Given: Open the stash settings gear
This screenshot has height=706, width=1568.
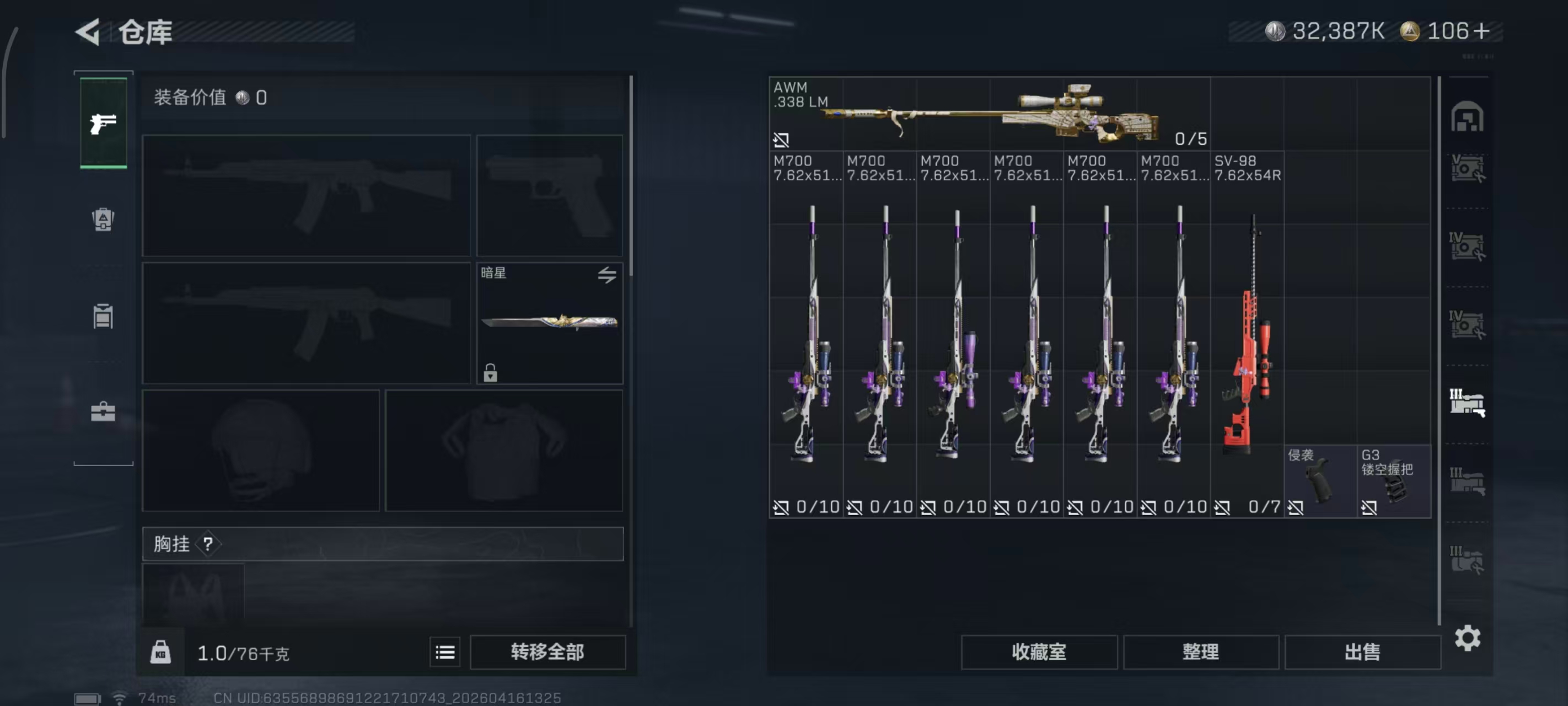Looking at the screenshot, I should click(1467, 638).
